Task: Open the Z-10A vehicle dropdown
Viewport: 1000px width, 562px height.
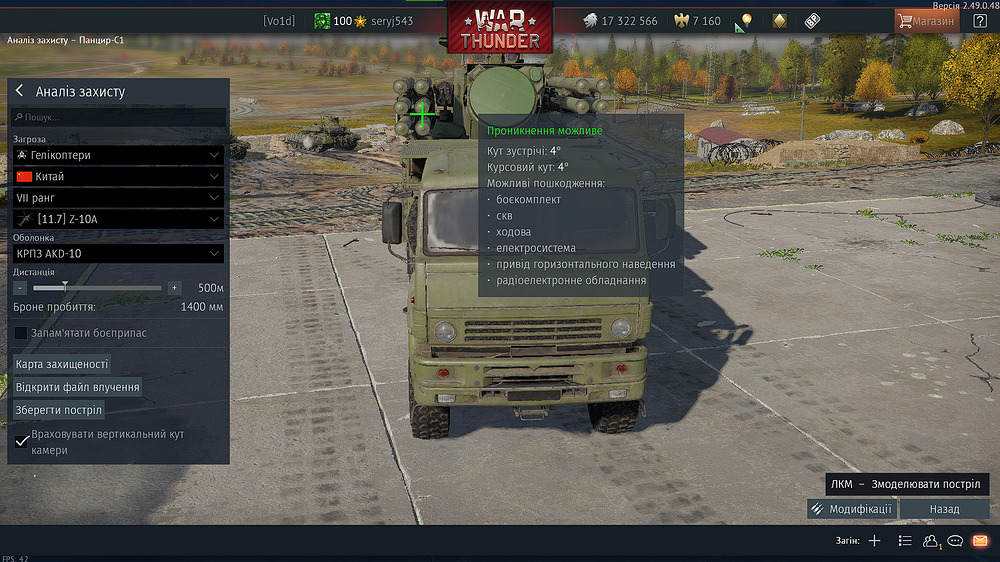Action: (118, 219)
